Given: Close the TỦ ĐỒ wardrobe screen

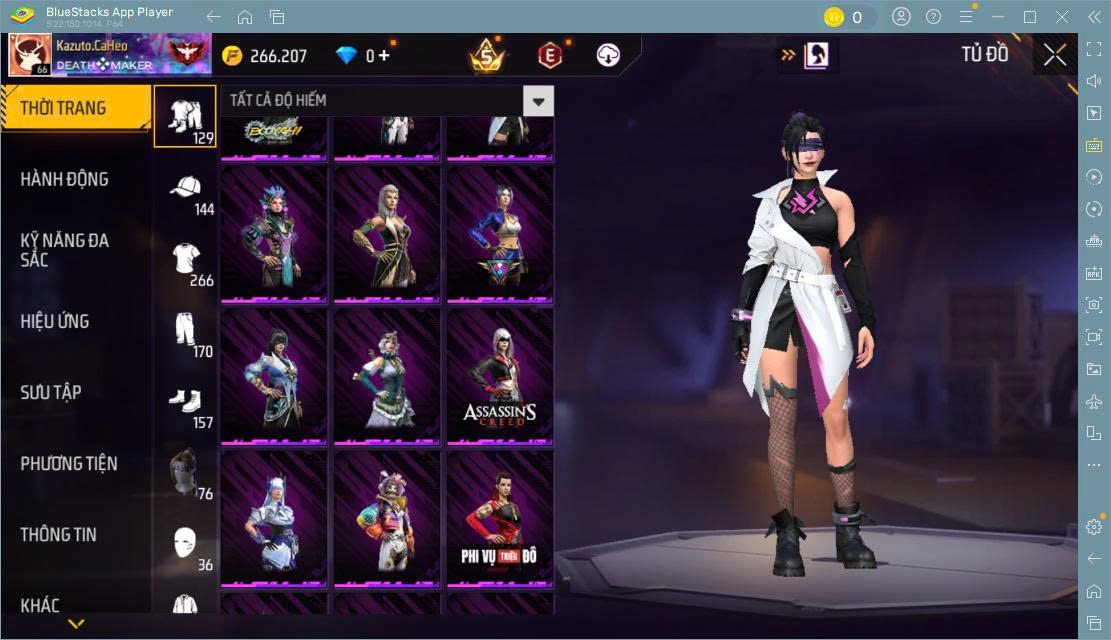Looking at the screenshot, I should [x=1055, y=55].
